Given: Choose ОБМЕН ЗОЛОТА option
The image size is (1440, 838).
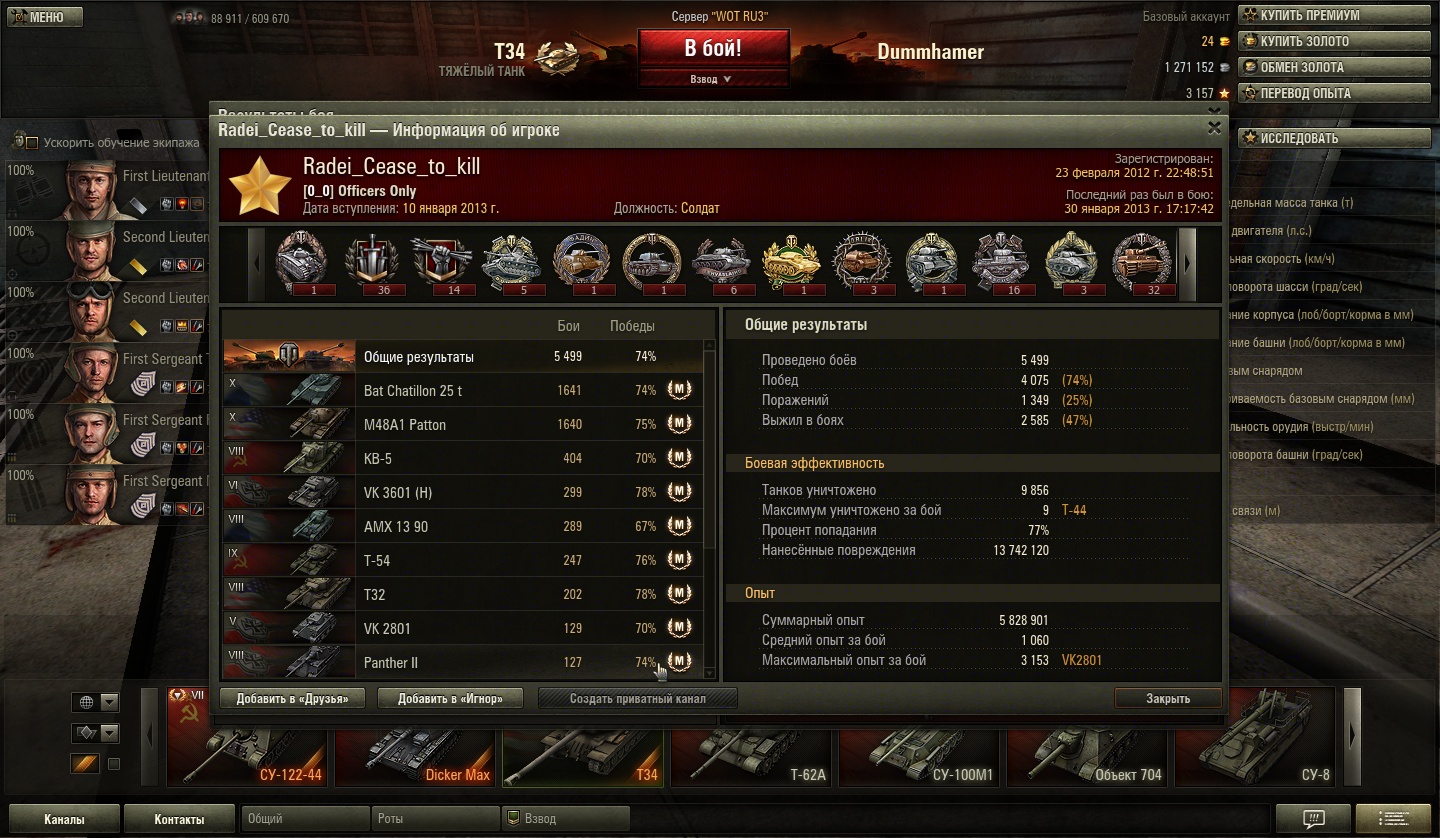Looking at the screenshot, I should tap(1333, 67).
